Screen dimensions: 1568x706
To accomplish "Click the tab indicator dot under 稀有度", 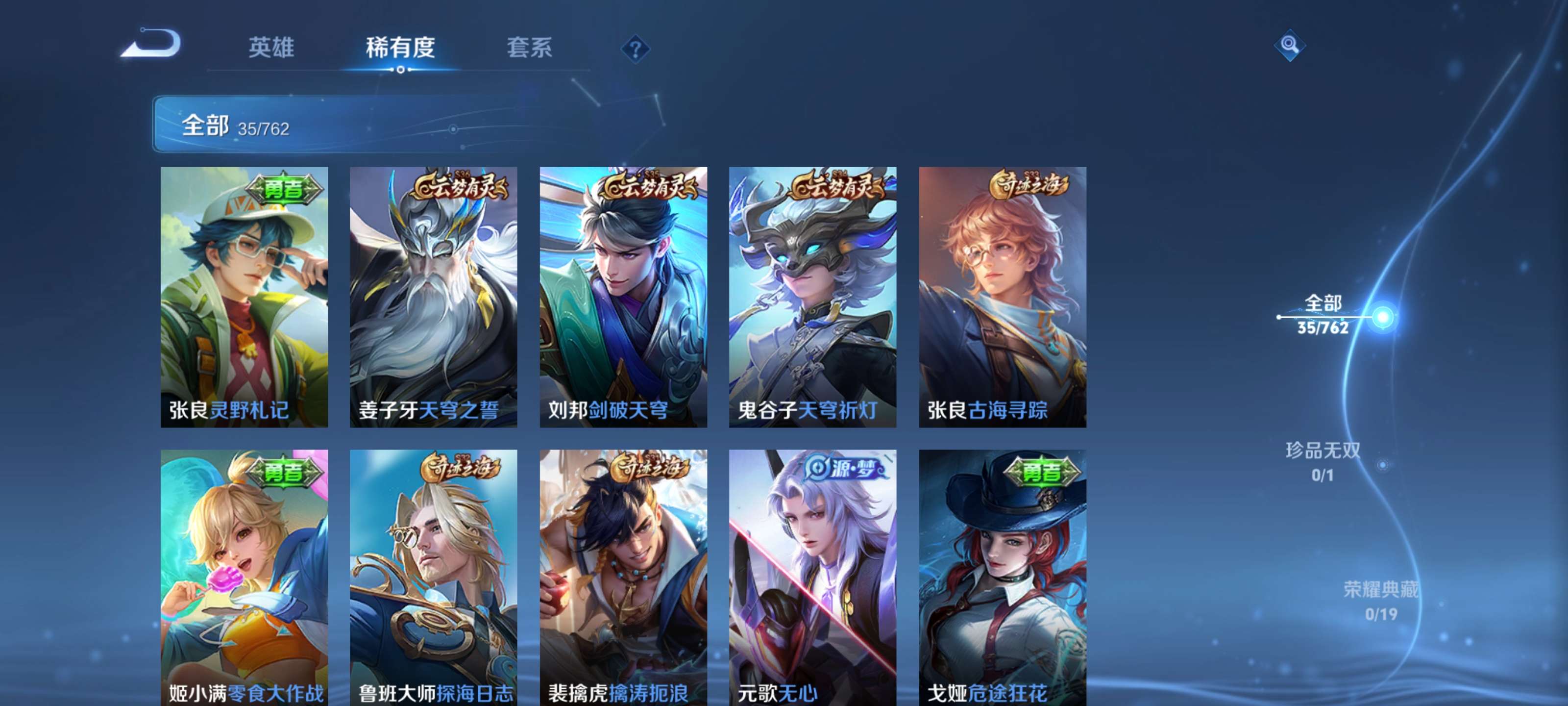I will pos(400,70).
